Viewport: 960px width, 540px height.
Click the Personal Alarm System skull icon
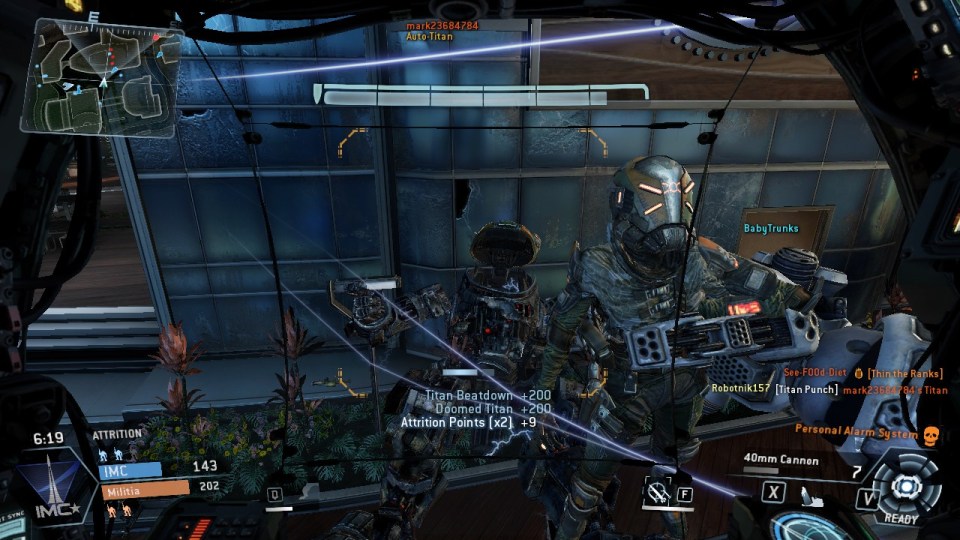coord(930,435)
